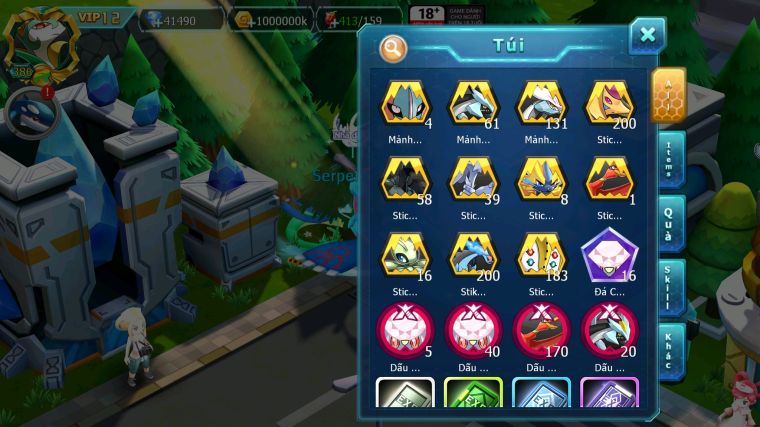
Task: Choose the Dấu badge with count 40
Action: [473, 330]
